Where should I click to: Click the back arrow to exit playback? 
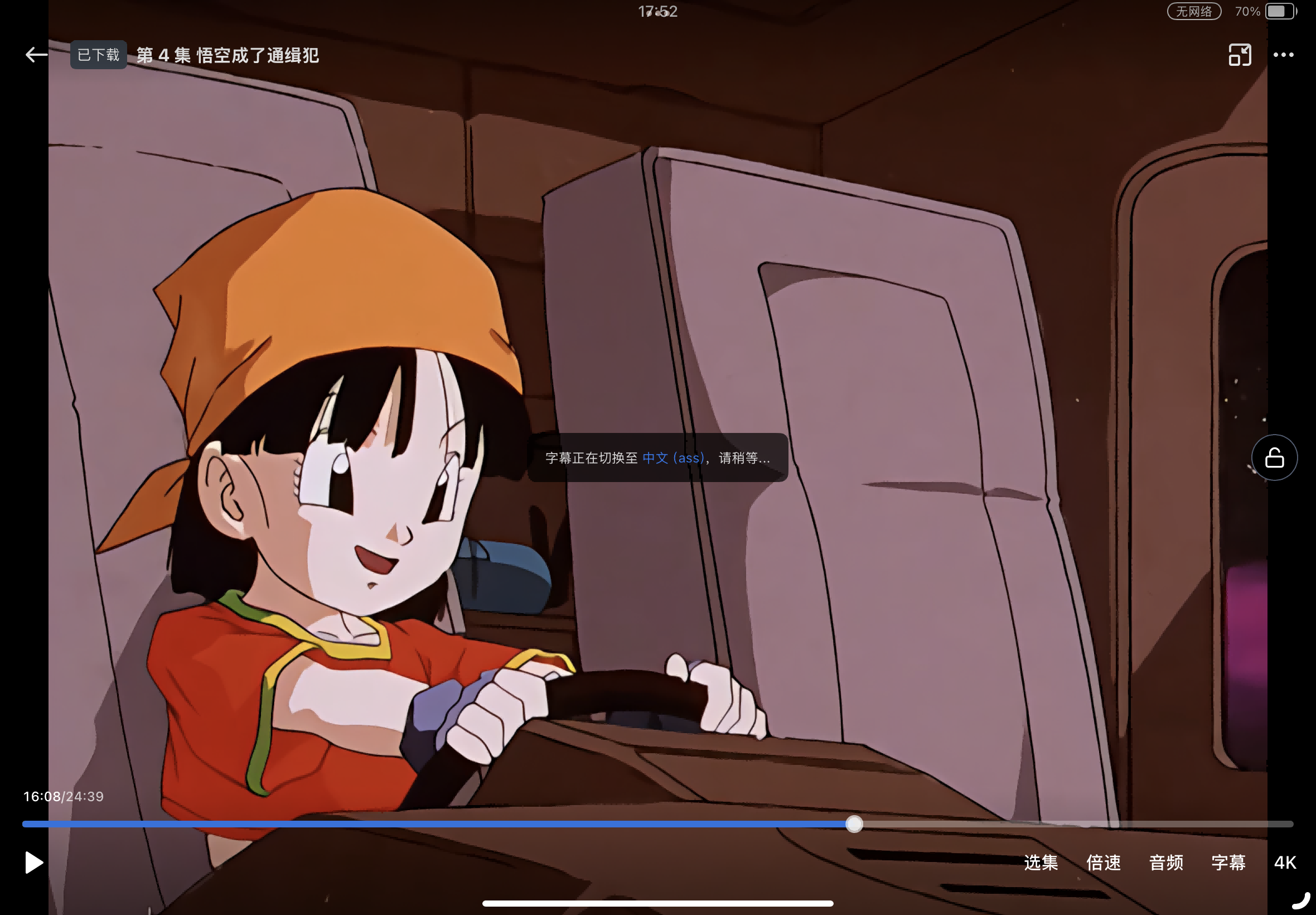tap(36, 55)
